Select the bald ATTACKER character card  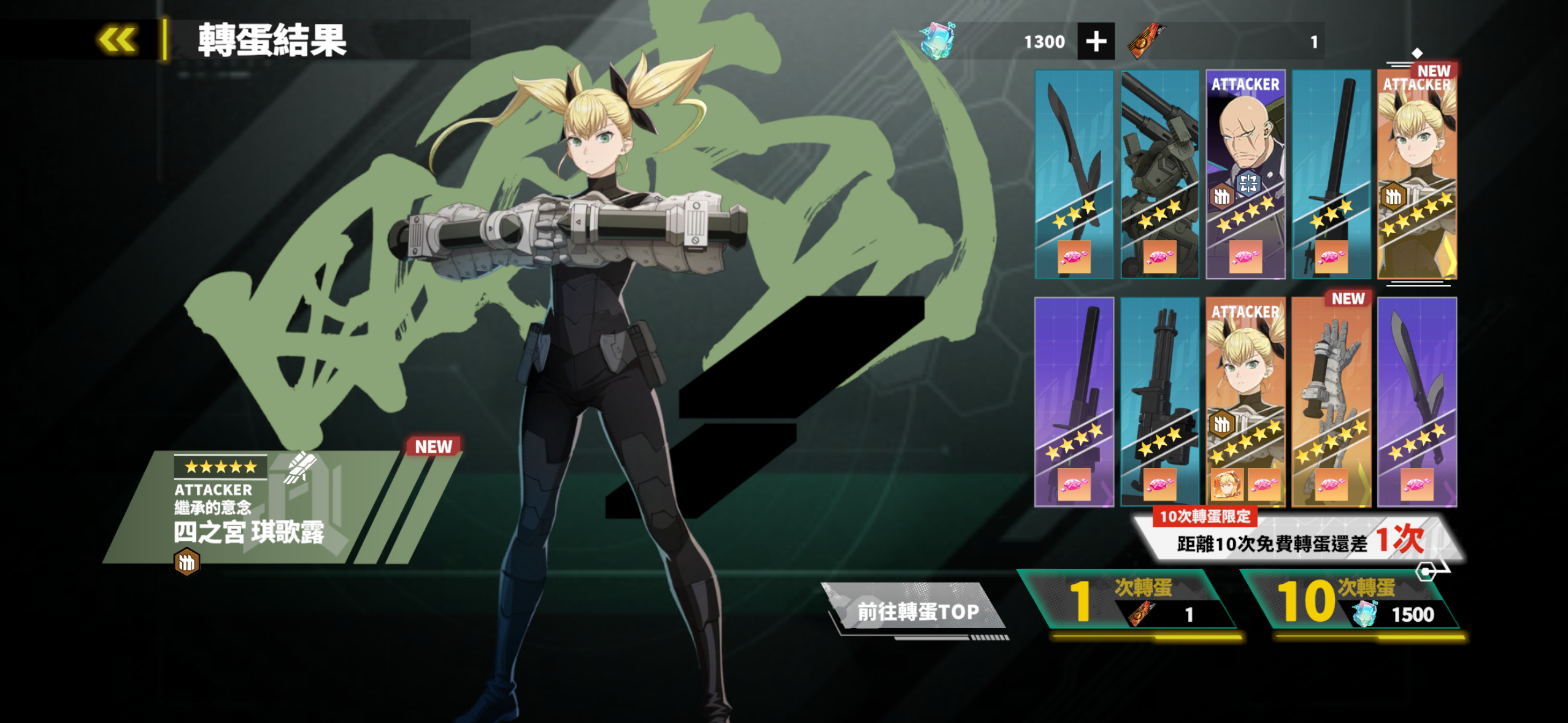[1245, 174]
